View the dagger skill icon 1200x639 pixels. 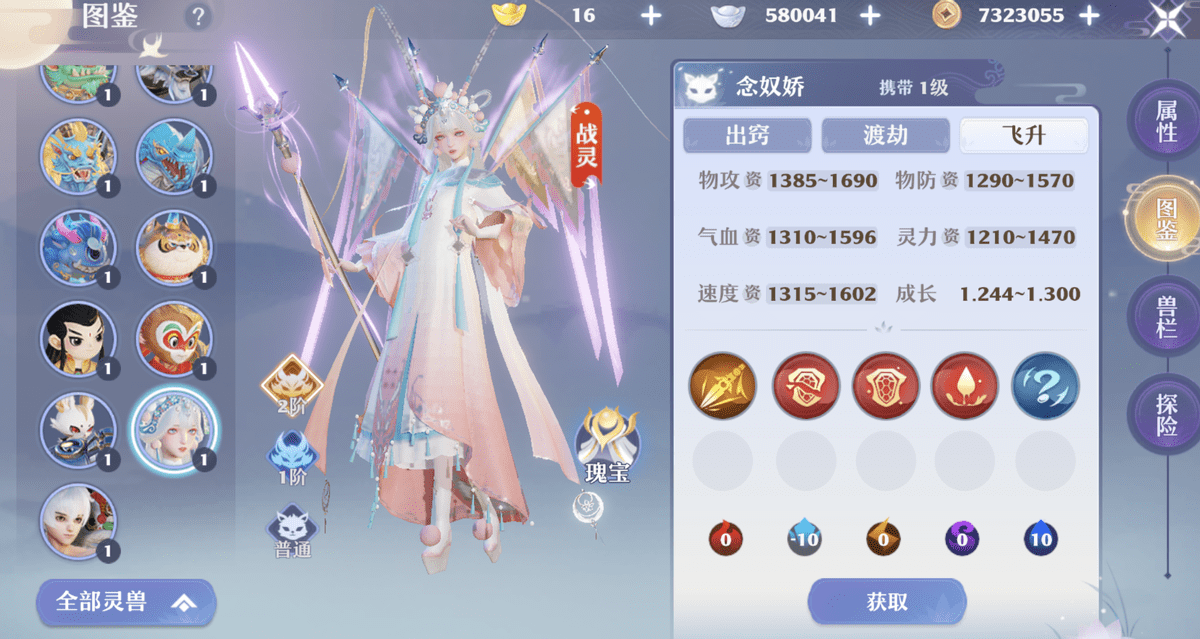pyautogui.click(x=722, y=386)
